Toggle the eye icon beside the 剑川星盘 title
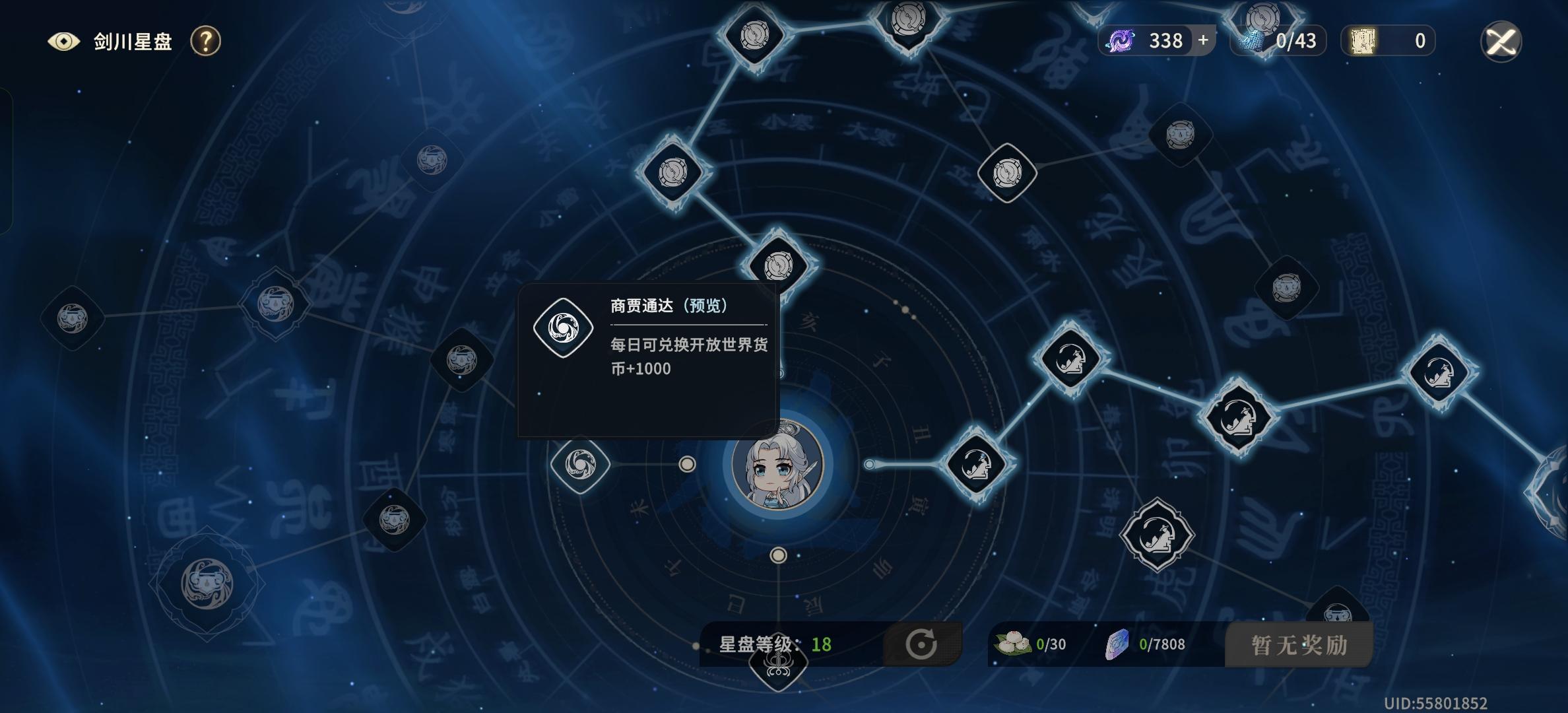Viewport: 1568px width, 713px height. [63, 41]
